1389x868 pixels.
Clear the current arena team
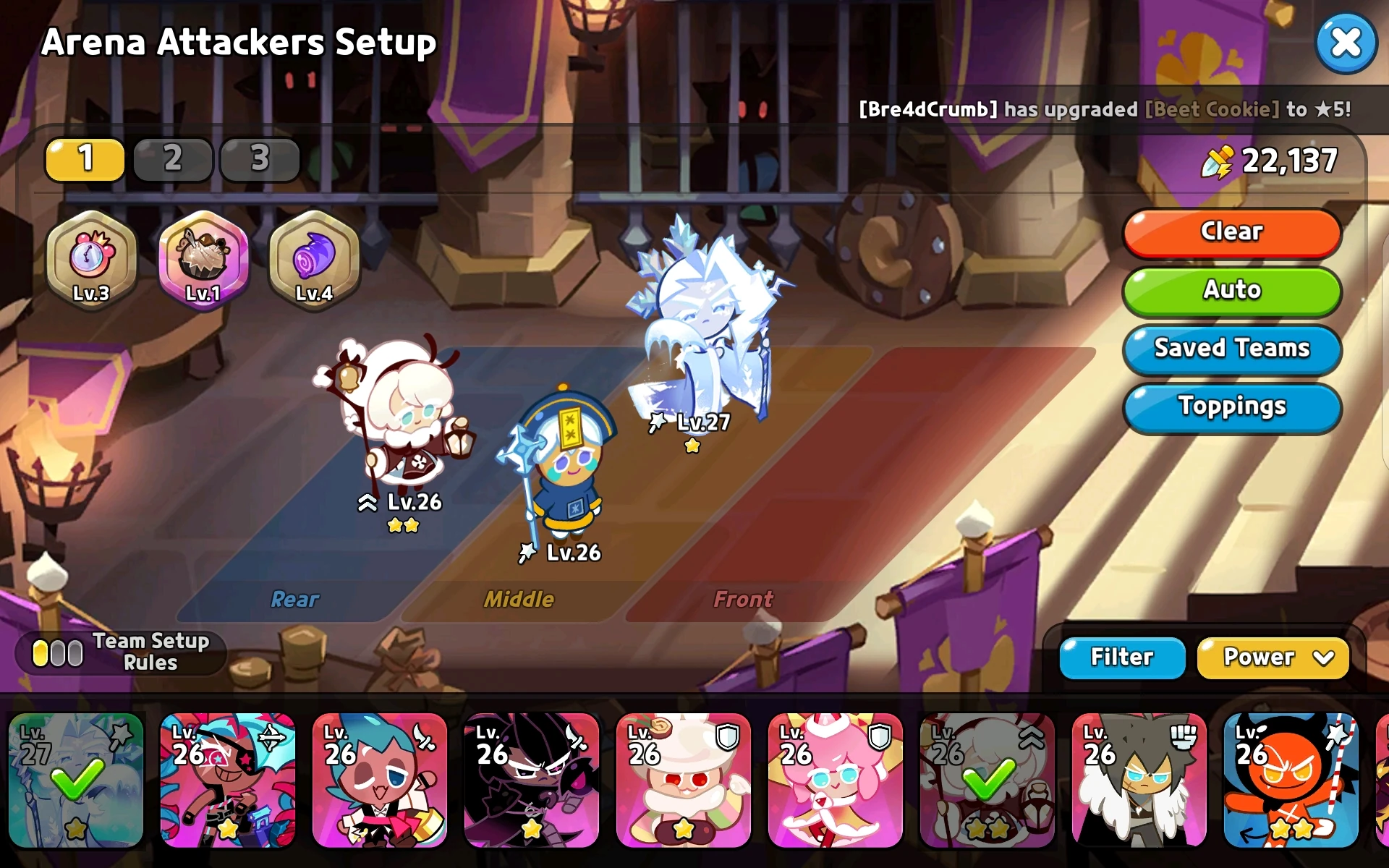pyautogui.click(x=1231, y=231)
